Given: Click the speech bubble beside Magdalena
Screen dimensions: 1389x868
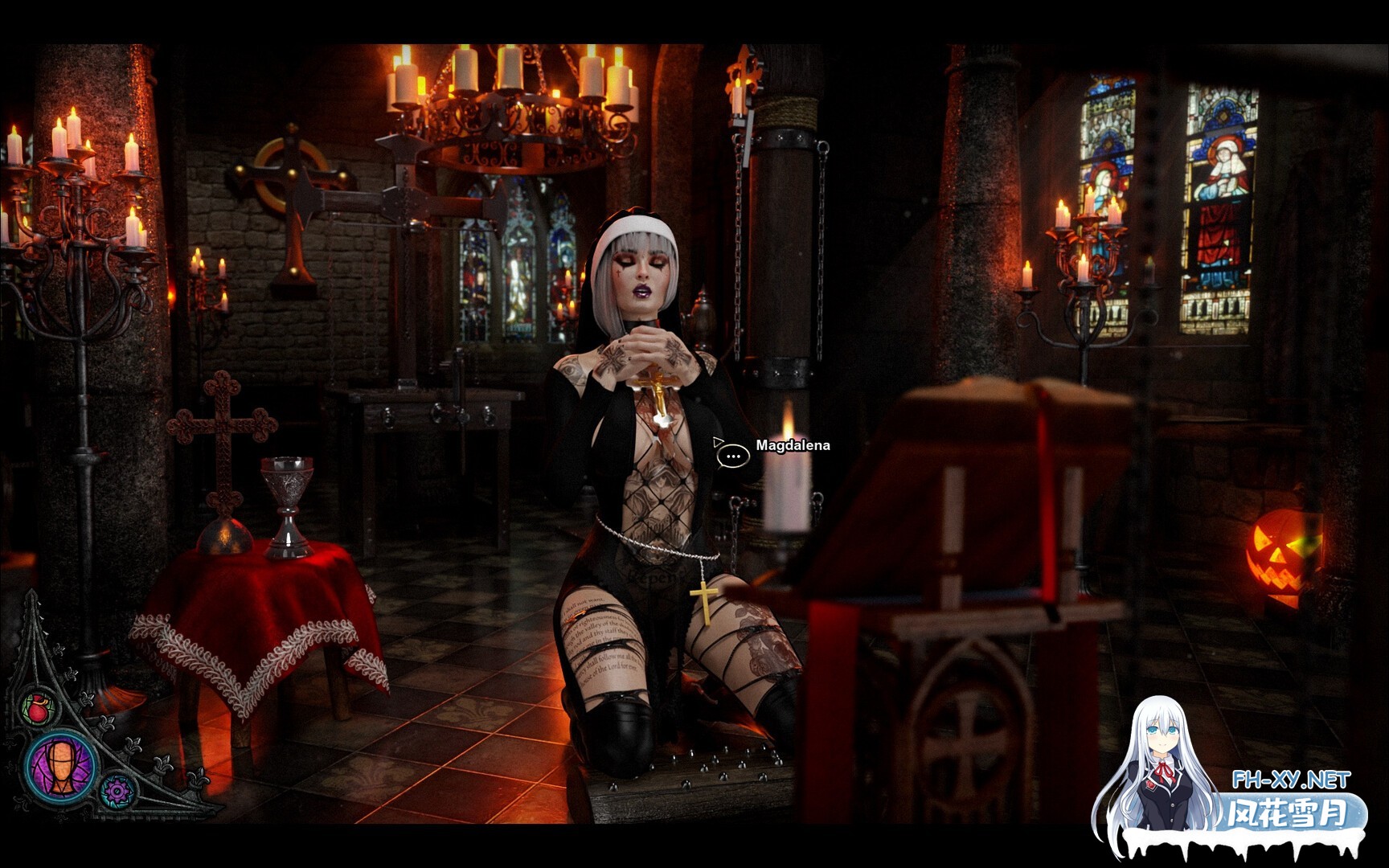Looking at the screenshot, I should (733, 456).
